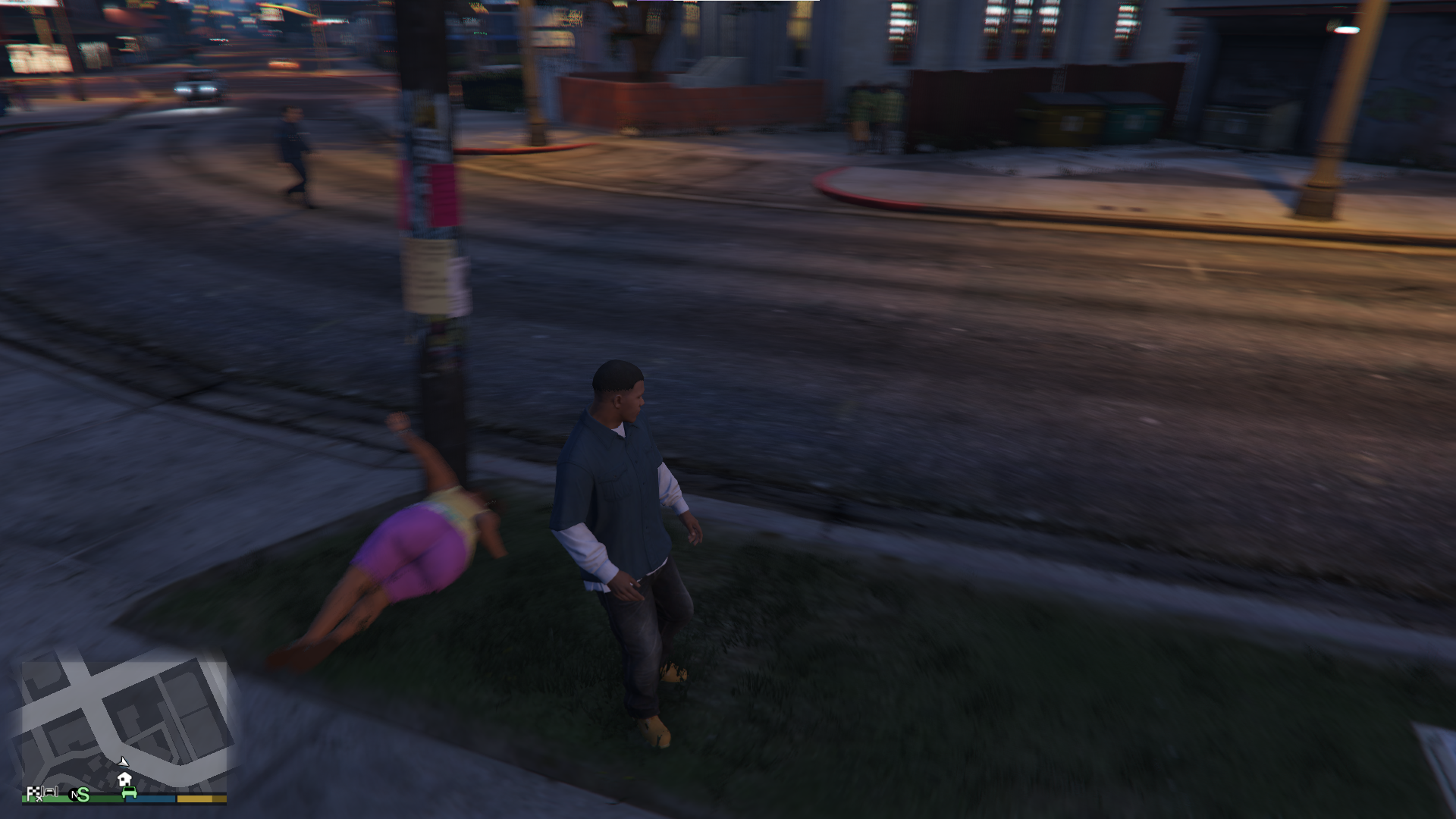Select the green car blip on the minimap

click(x=130, y=792)
